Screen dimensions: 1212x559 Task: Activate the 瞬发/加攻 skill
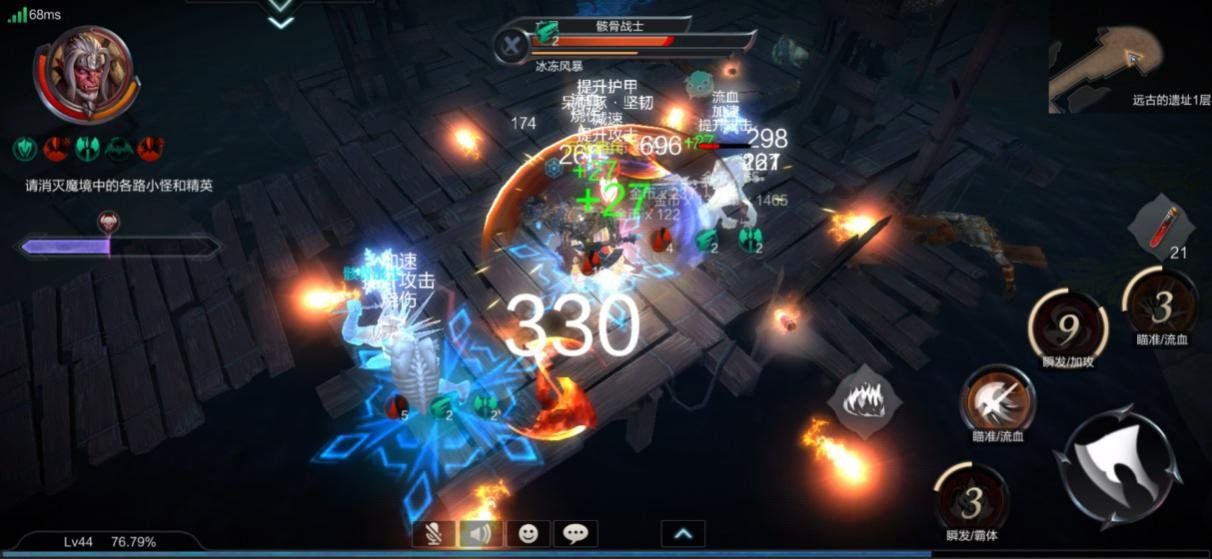[x=1067, y=323]
